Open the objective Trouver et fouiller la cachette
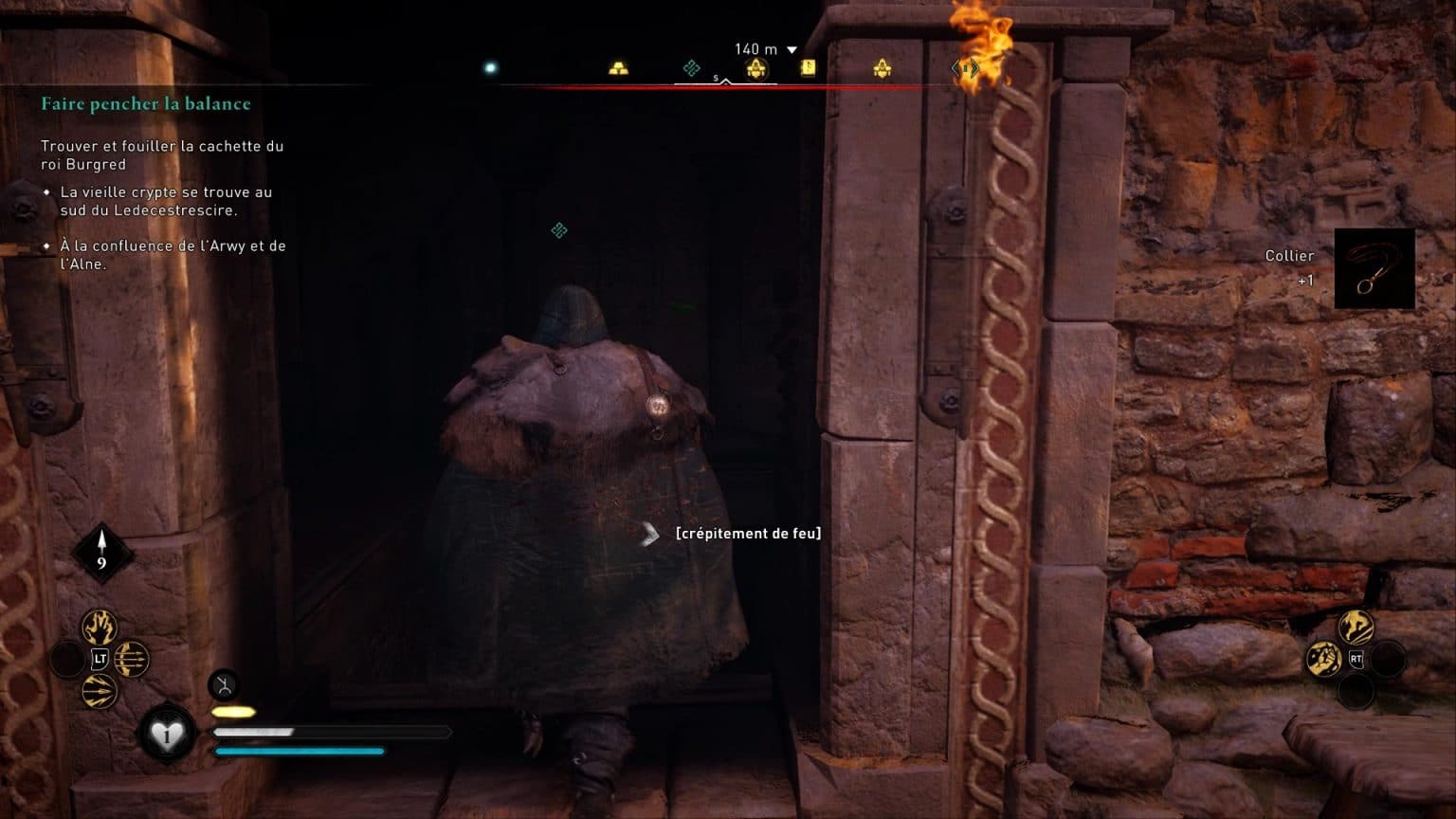1456x819 pixels. [x=163, y=155]
